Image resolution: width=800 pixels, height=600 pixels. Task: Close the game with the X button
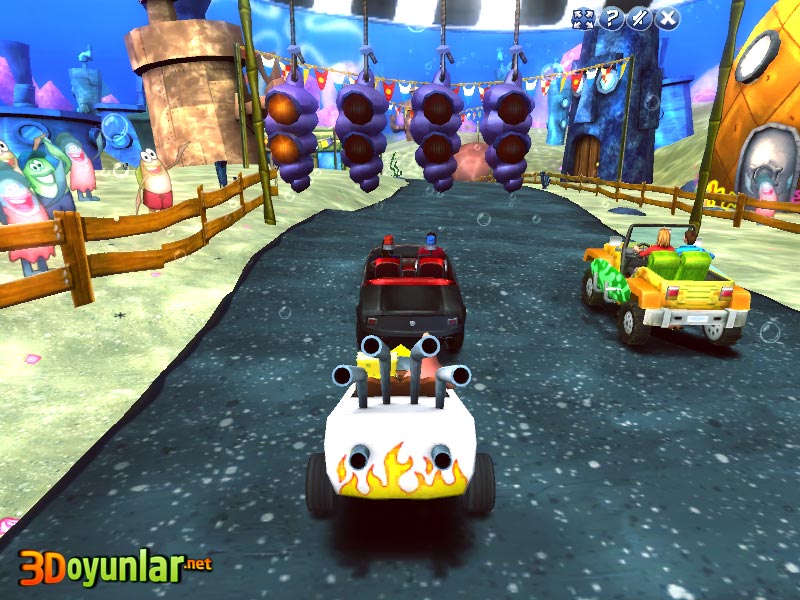pos(667,18)
